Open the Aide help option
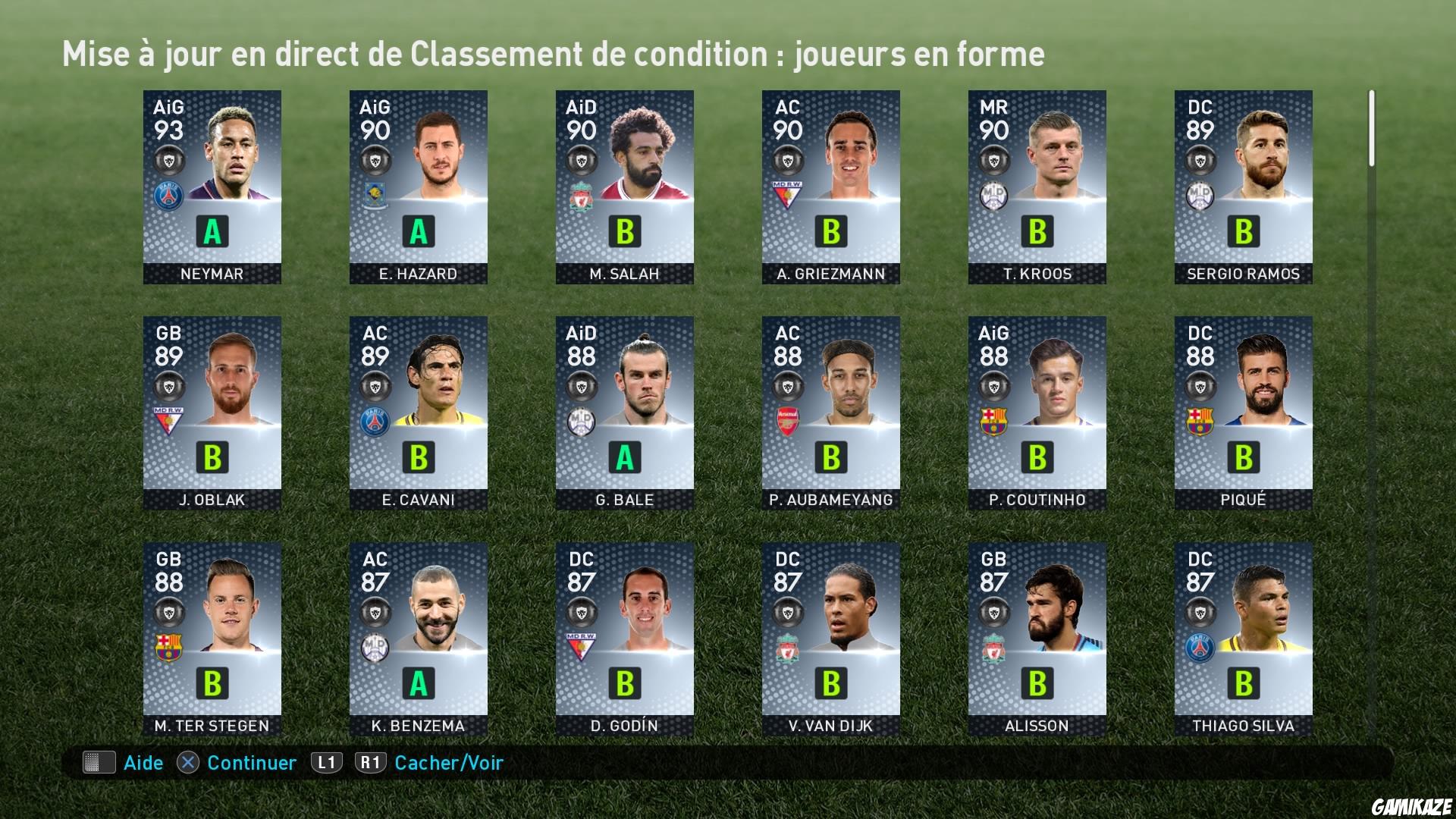Viewport: 1456px width, 819px height. (x=143, y=764)
